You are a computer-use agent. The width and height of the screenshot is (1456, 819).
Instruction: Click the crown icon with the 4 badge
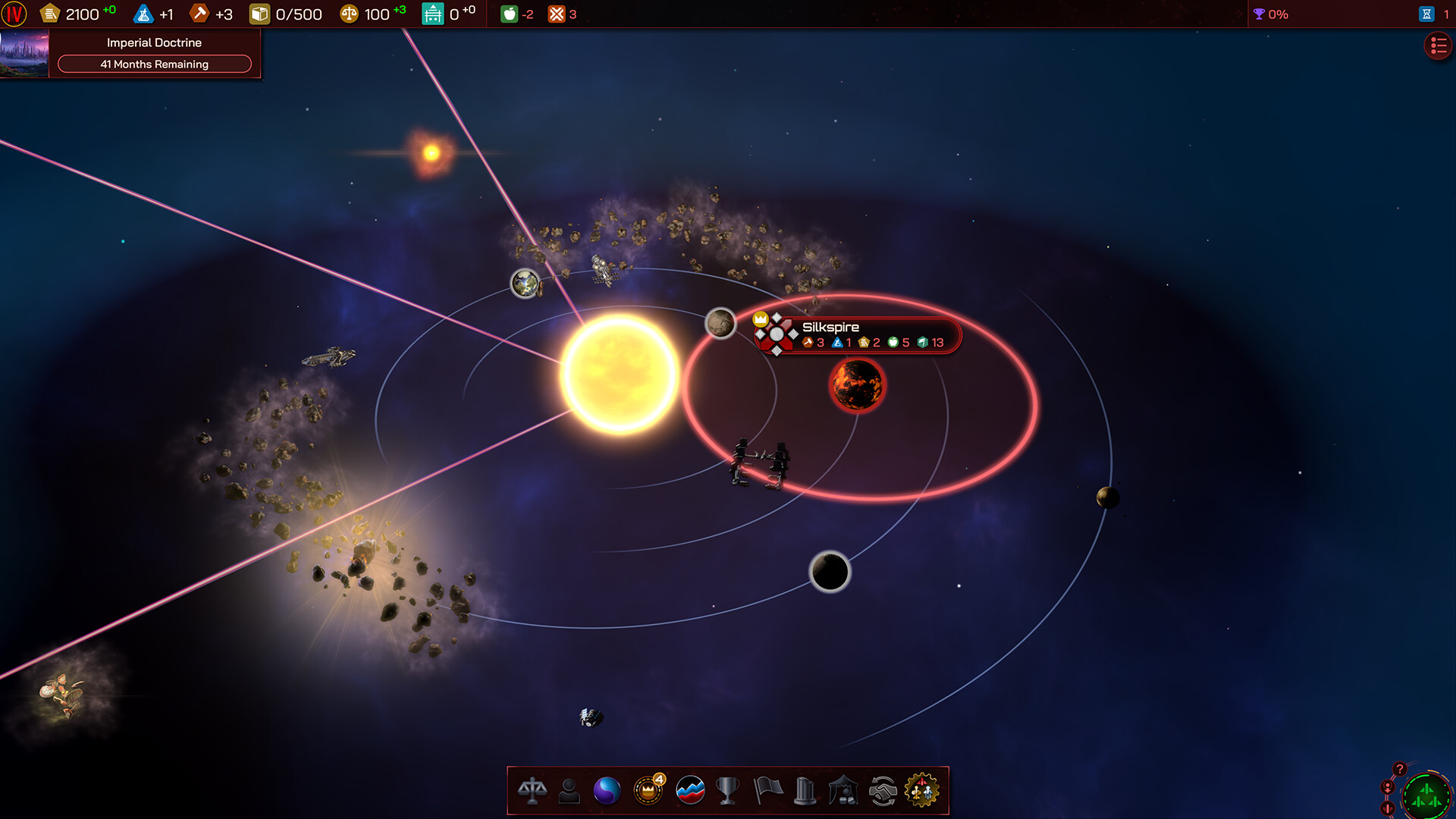[647, 789]
